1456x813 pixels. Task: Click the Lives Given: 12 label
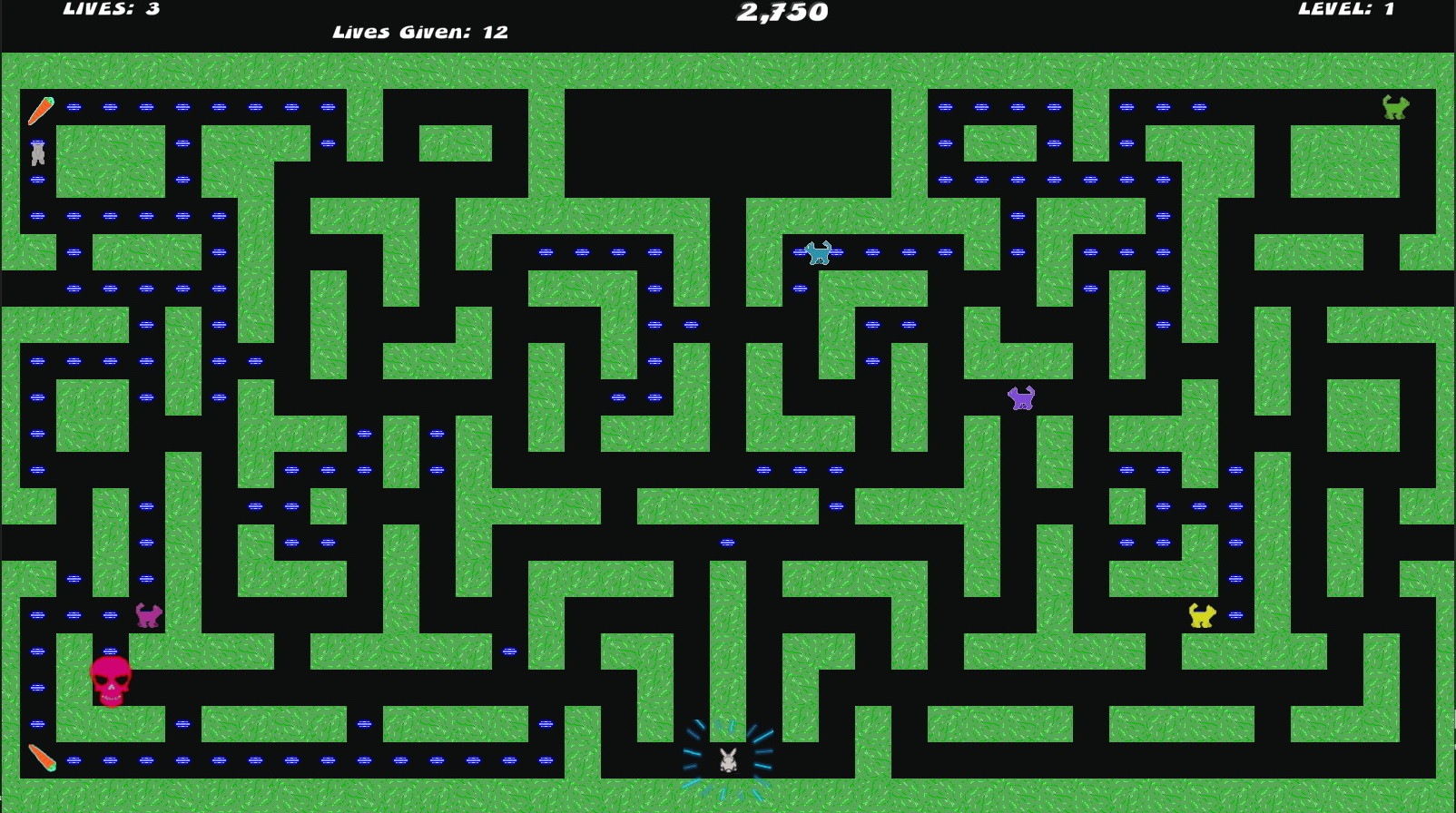point(420,32)
